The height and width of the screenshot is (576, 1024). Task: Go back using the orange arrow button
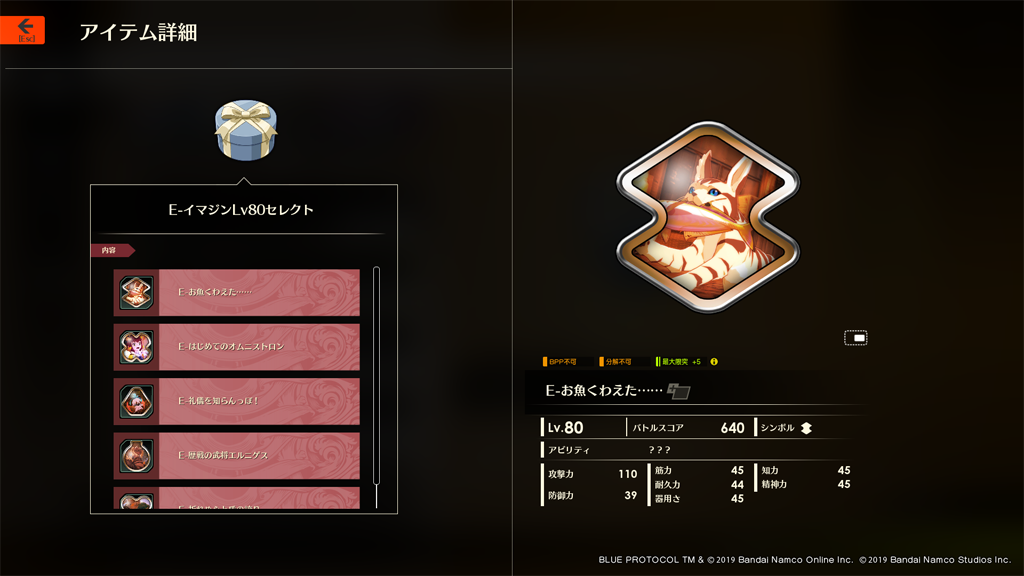pos(23,29)
